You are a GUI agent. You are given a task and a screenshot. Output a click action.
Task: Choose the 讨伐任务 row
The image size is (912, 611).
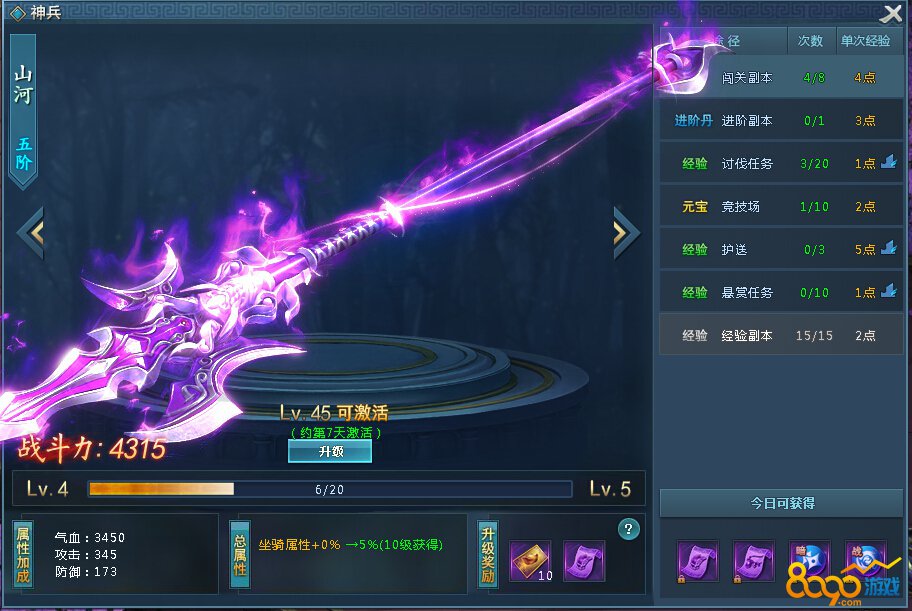click(770, 163)
